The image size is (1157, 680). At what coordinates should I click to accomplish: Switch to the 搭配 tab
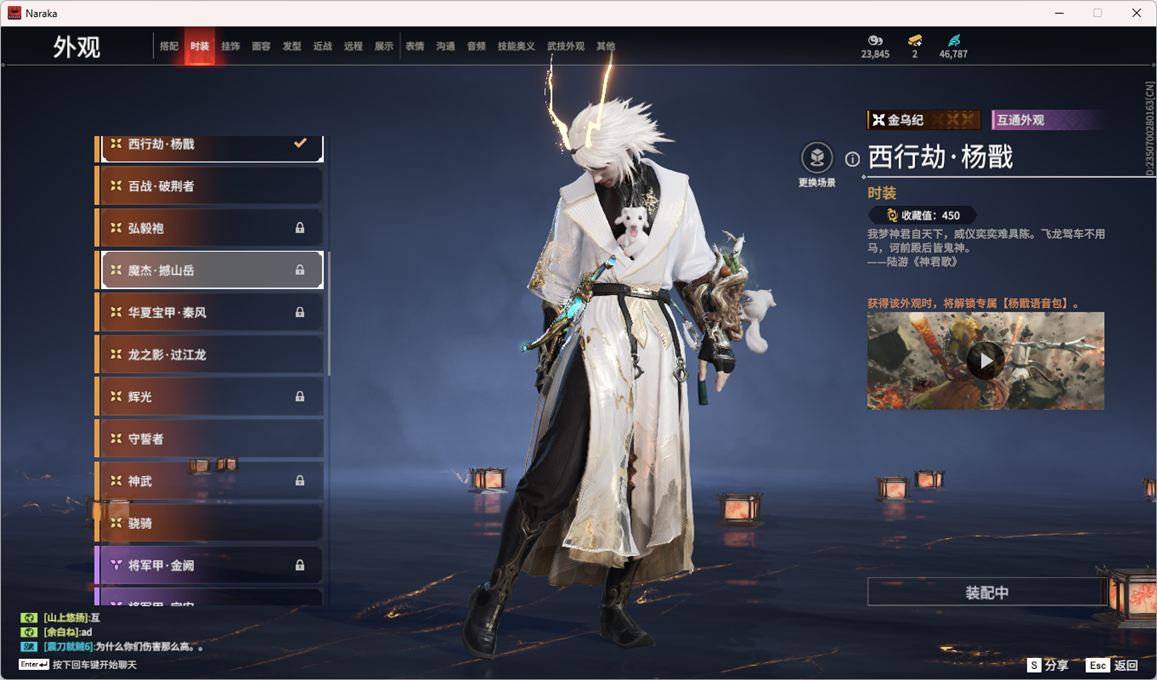[169, 46]
